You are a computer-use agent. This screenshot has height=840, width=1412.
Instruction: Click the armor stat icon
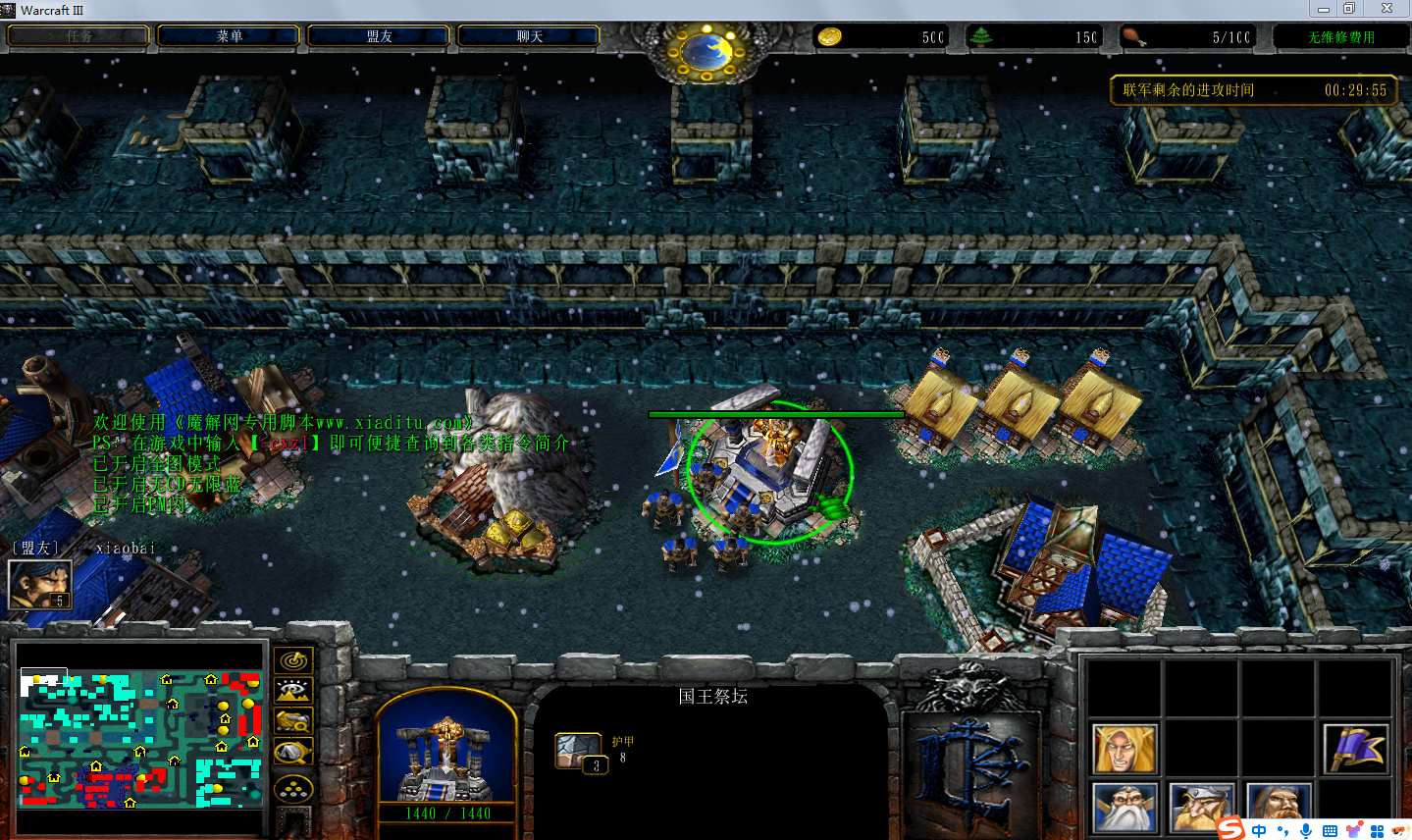pos(578,751)
